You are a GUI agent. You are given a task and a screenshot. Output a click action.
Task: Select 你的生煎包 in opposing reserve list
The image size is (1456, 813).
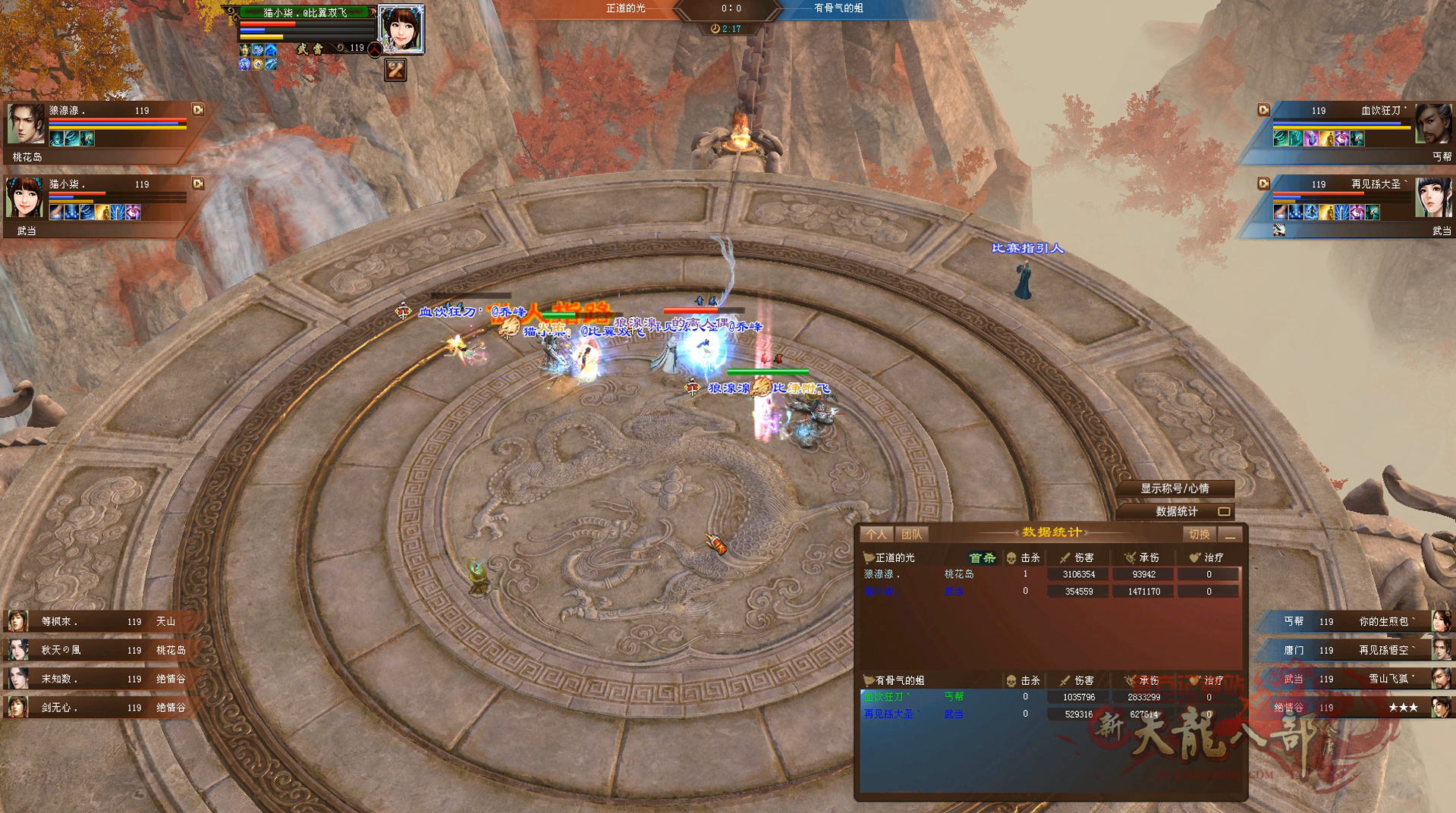1358,621
